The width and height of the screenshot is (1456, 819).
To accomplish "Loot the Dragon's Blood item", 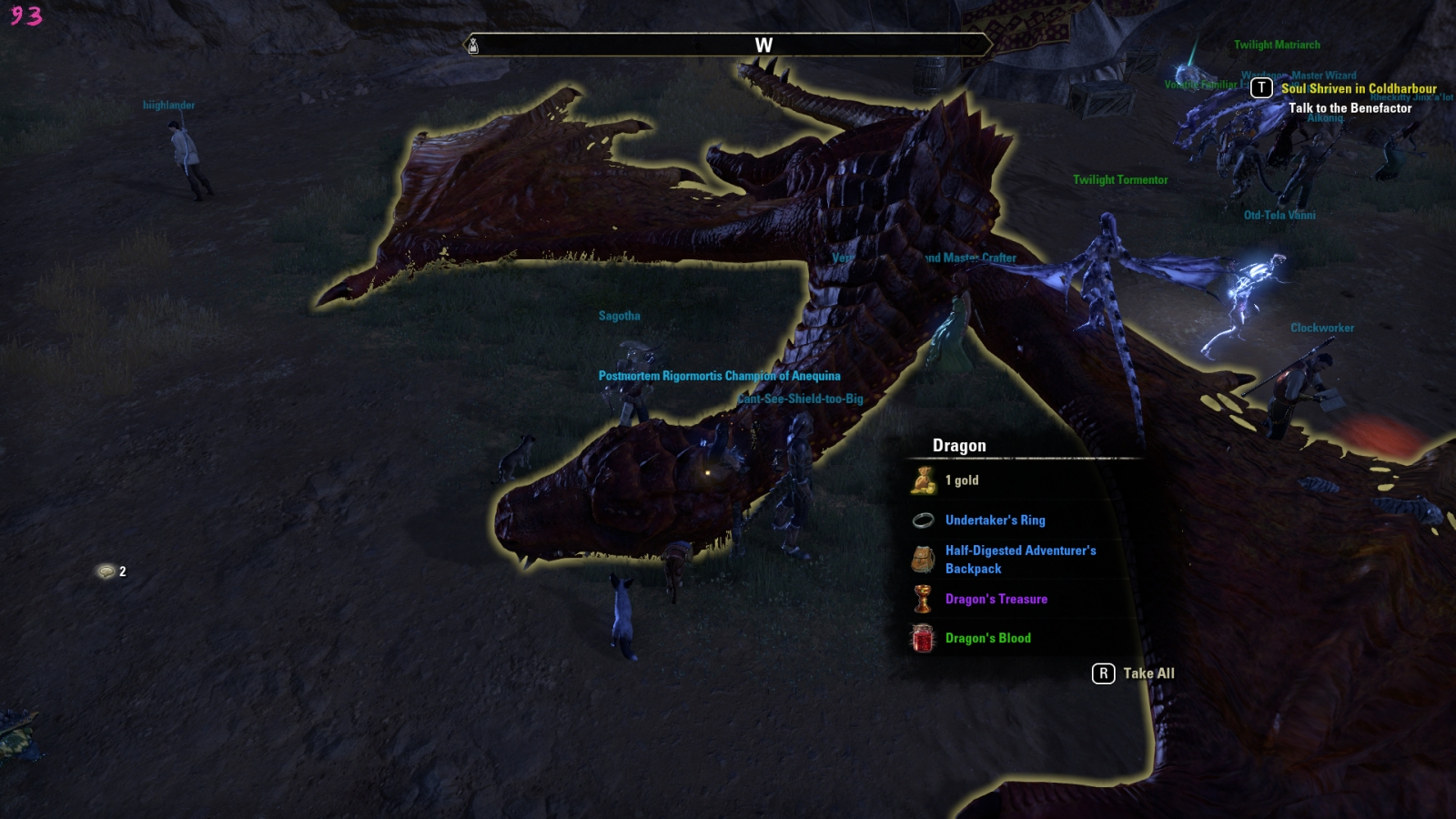I will click(987, 639).
